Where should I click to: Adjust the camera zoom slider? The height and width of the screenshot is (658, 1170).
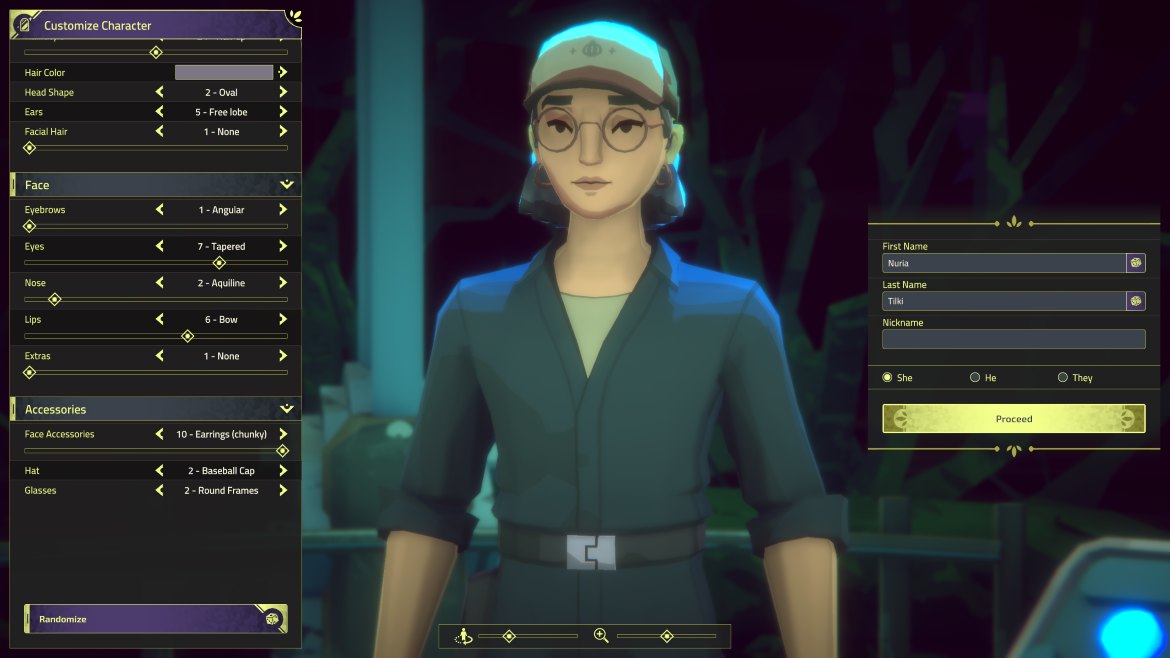666,636
